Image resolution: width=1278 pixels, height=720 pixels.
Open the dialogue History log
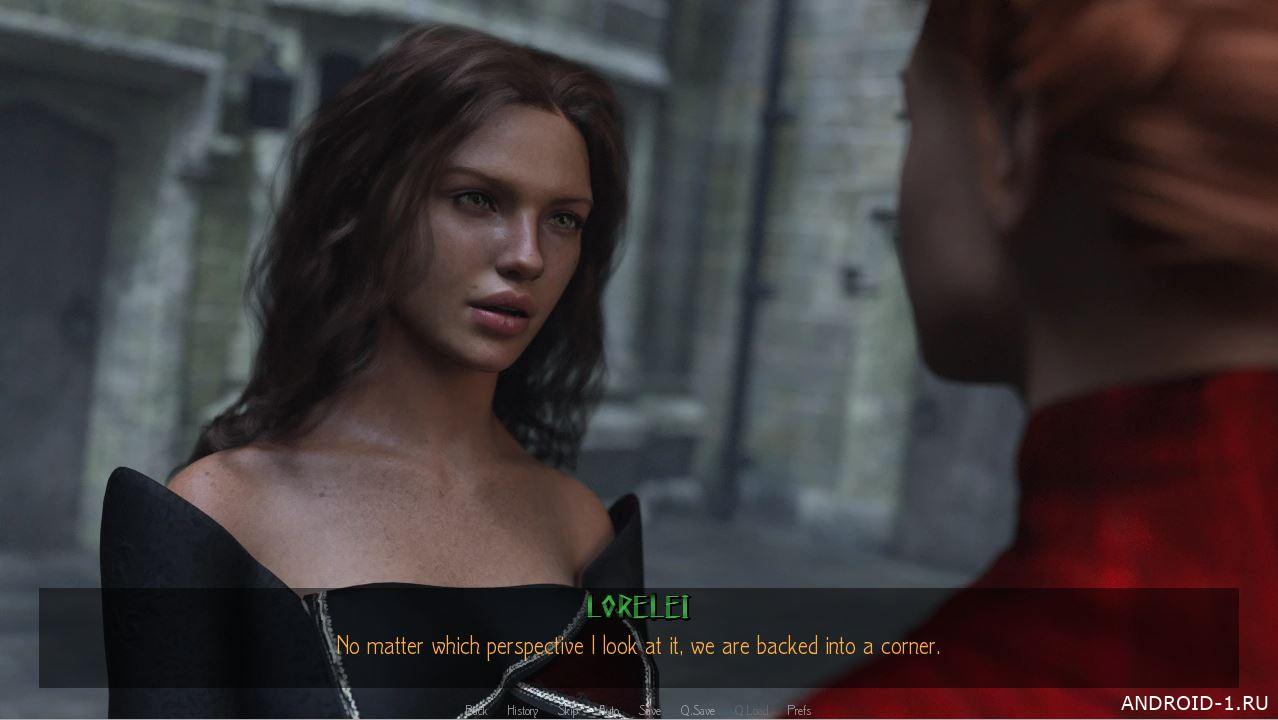pos(522,711)
